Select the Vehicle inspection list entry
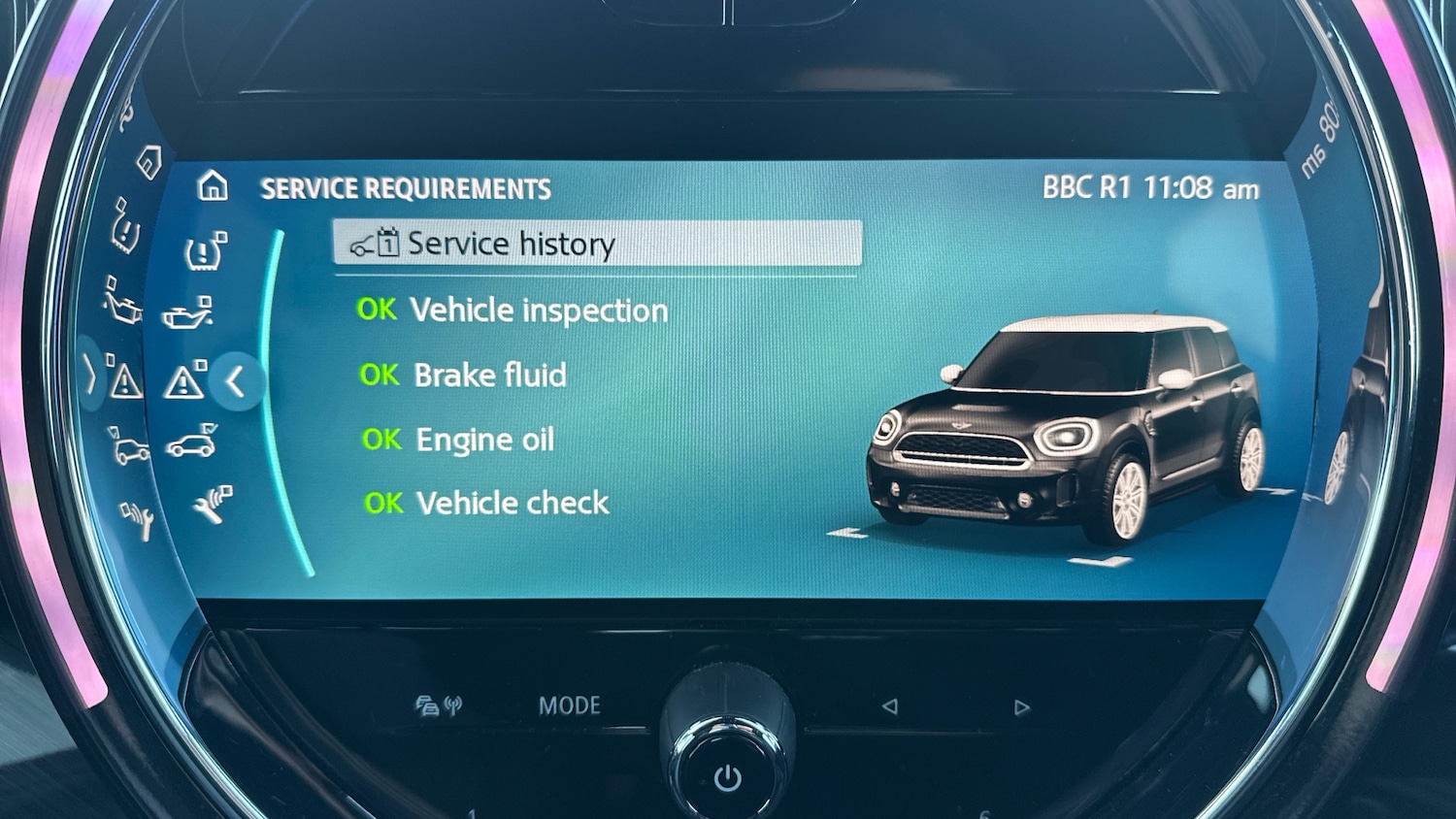 tap(514, 310)
